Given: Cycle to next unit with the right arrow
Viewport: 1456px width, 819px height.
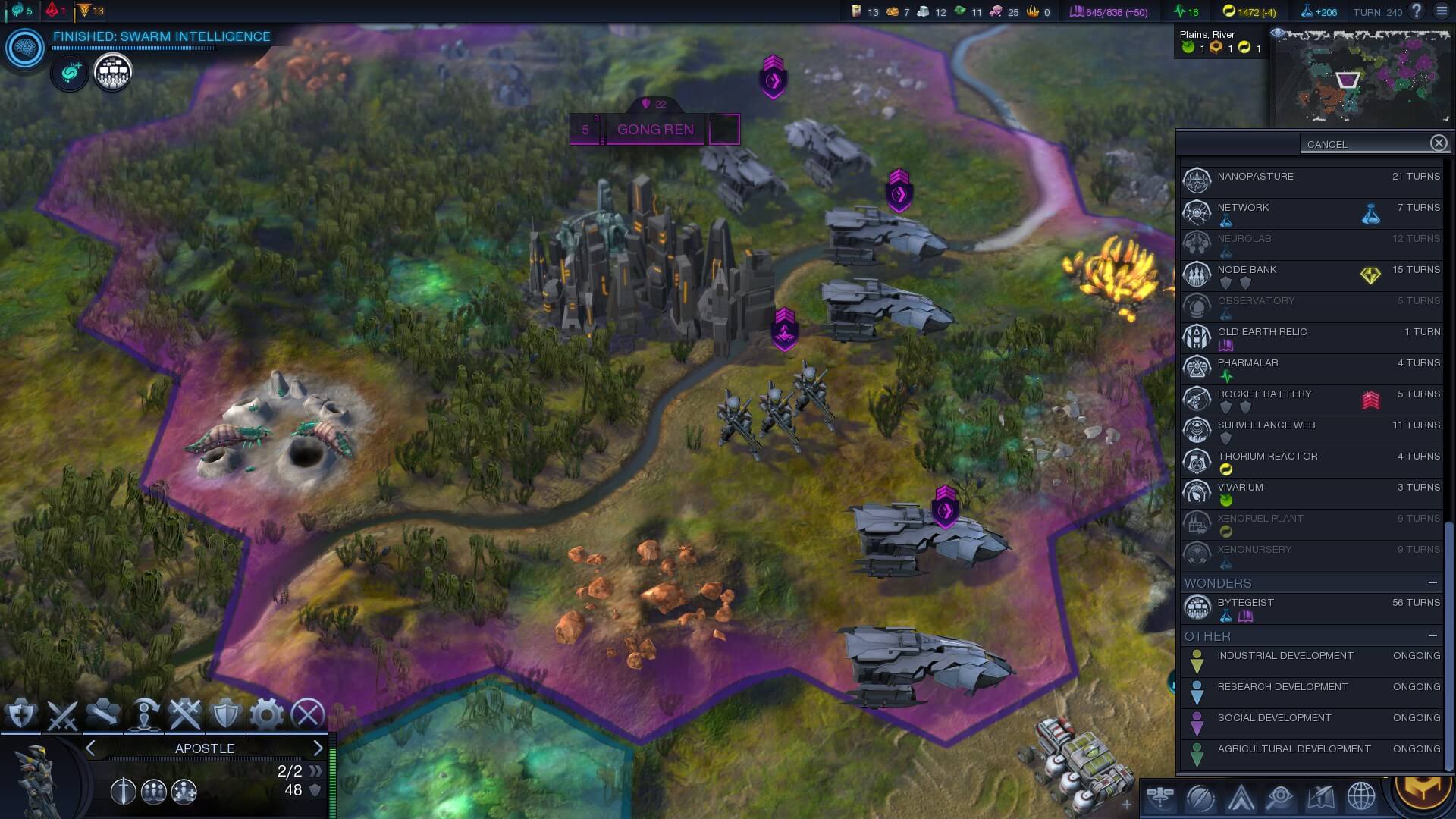Looking at the screenshot, I should pos(318,748).
